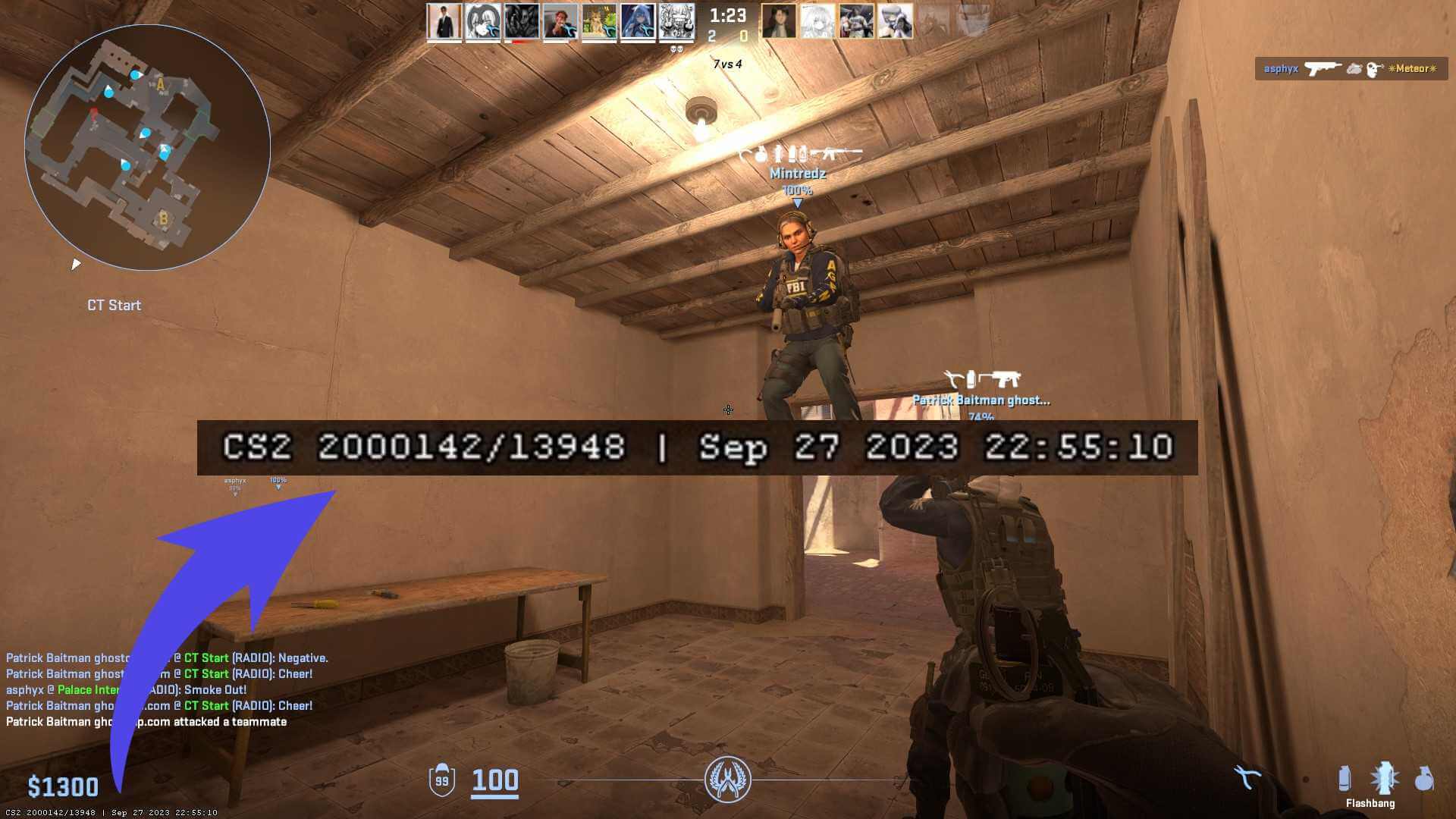Click the asphyx kill feed entry
1456x819 pixels.
point(1351,69)
